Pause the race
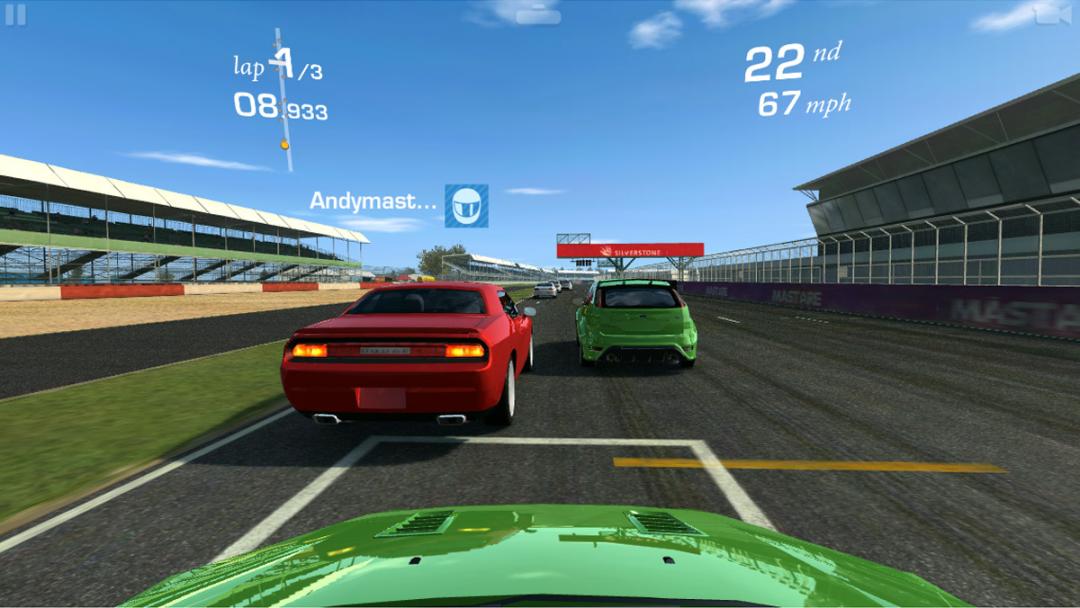1080x608 pixels. 15,15
